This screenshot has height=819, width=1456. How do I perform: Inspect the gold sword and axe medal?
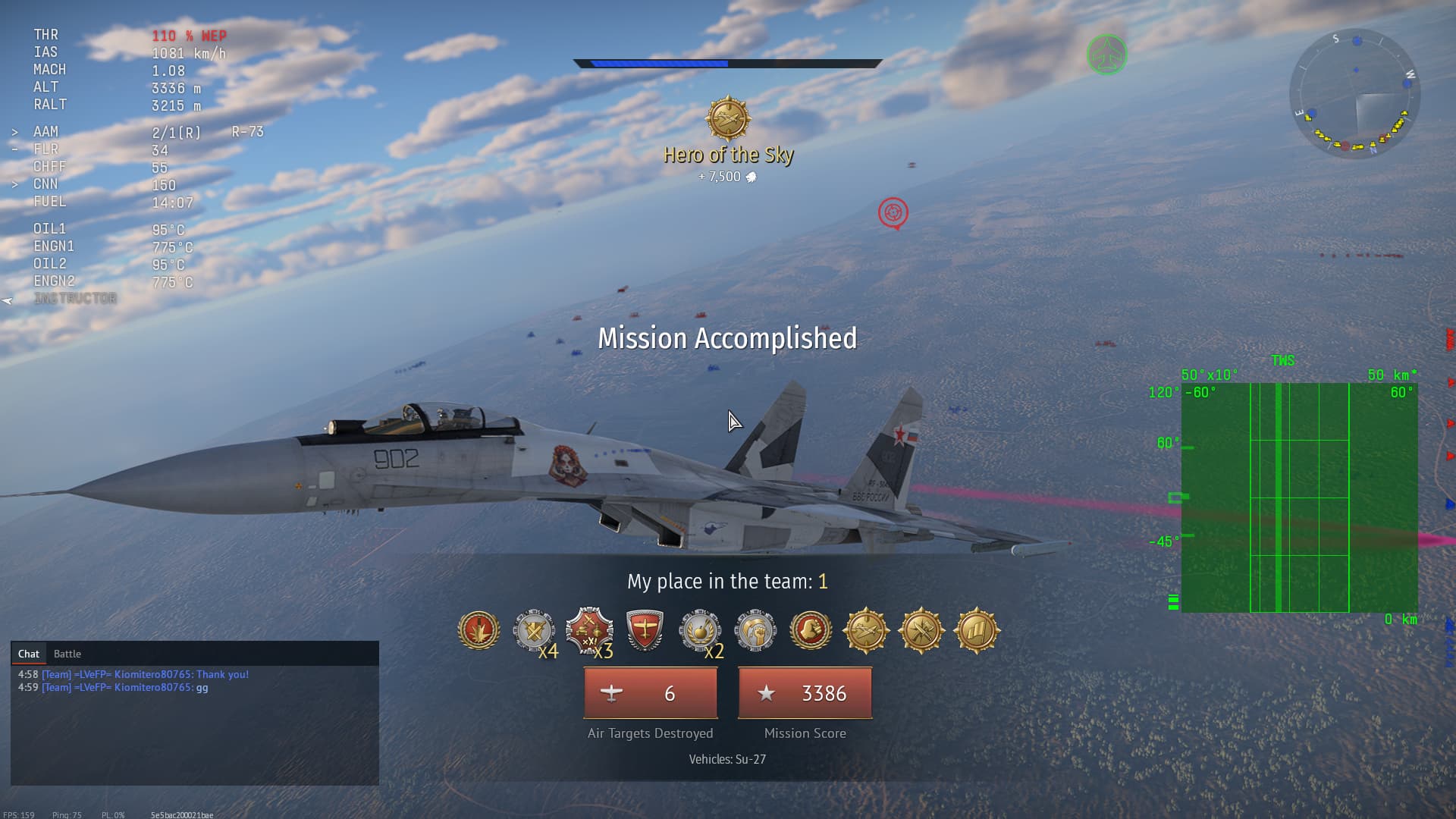(x=921, y=630)
